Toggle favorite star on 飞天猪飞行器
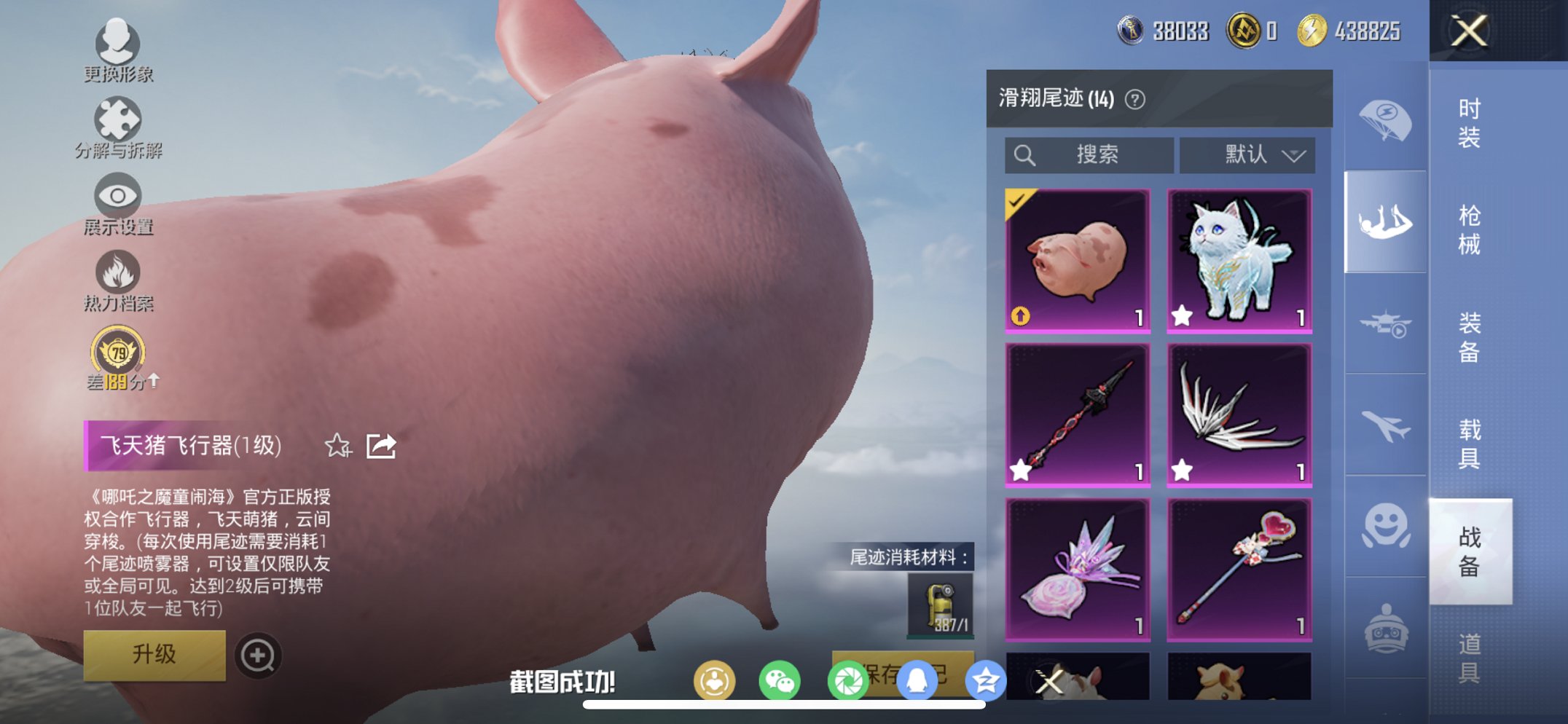Viewport: 1568px width, 724px height. pyautogui.click(x=336, y=445)
